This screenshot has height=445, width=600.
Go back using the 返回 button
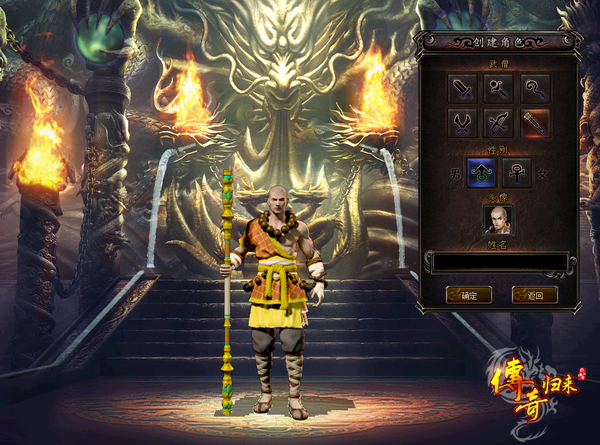(534, 295)
